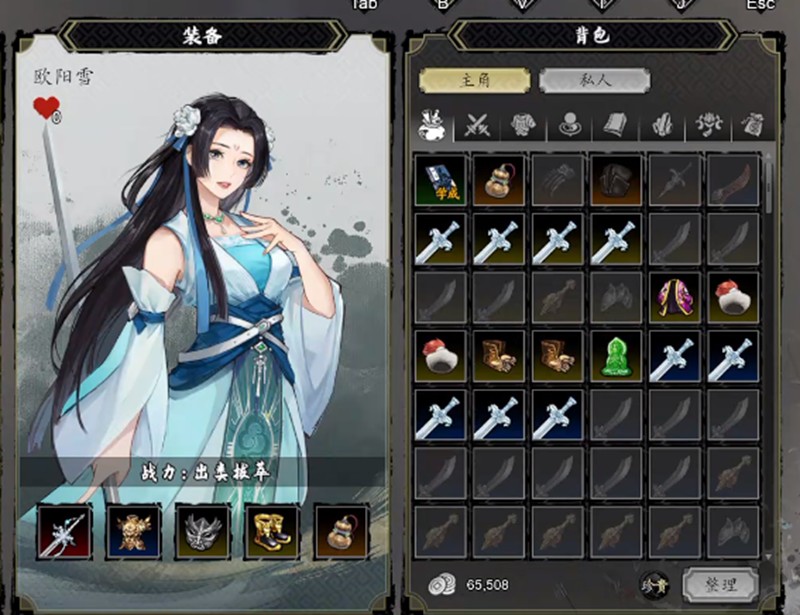This screenshot has width=800, height=615.
Task: Open the round pill category filter
Action: click(x=569, y=125)
